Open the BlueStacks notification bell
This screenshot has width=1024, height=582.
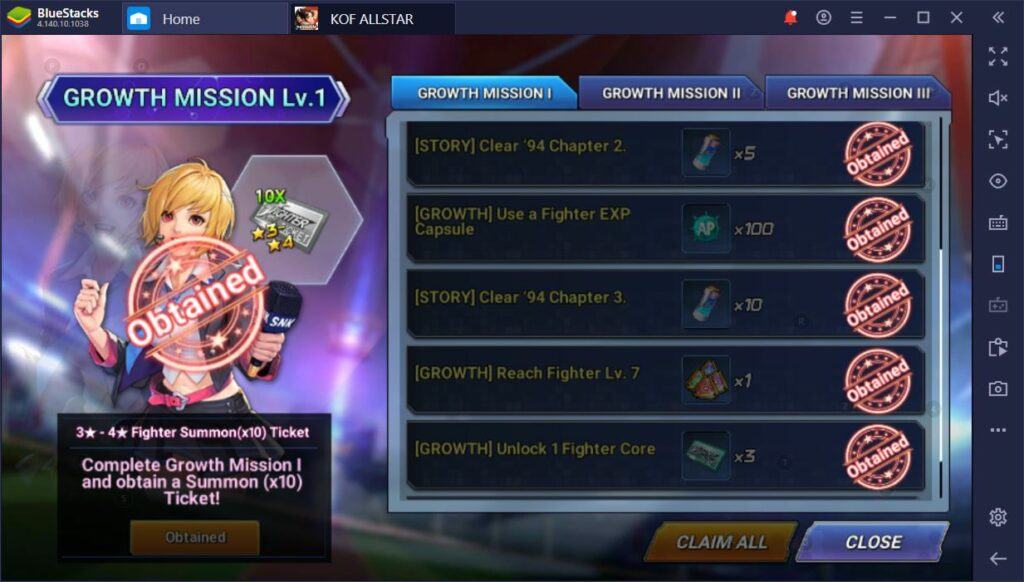click(791, 18)
